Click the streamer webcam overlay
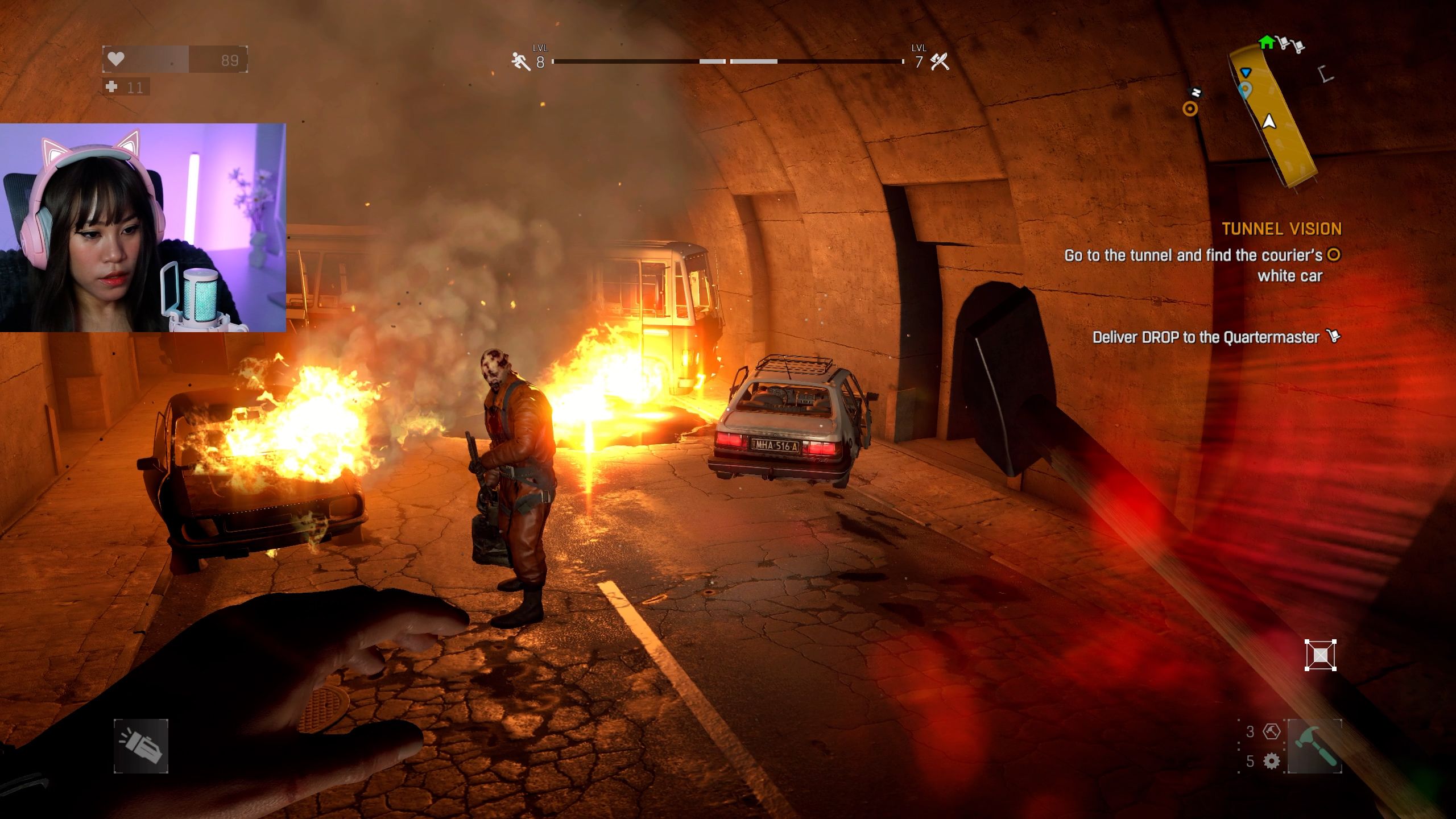The width and height of the screenshot is (1456, 819). (x=143, y=227)
